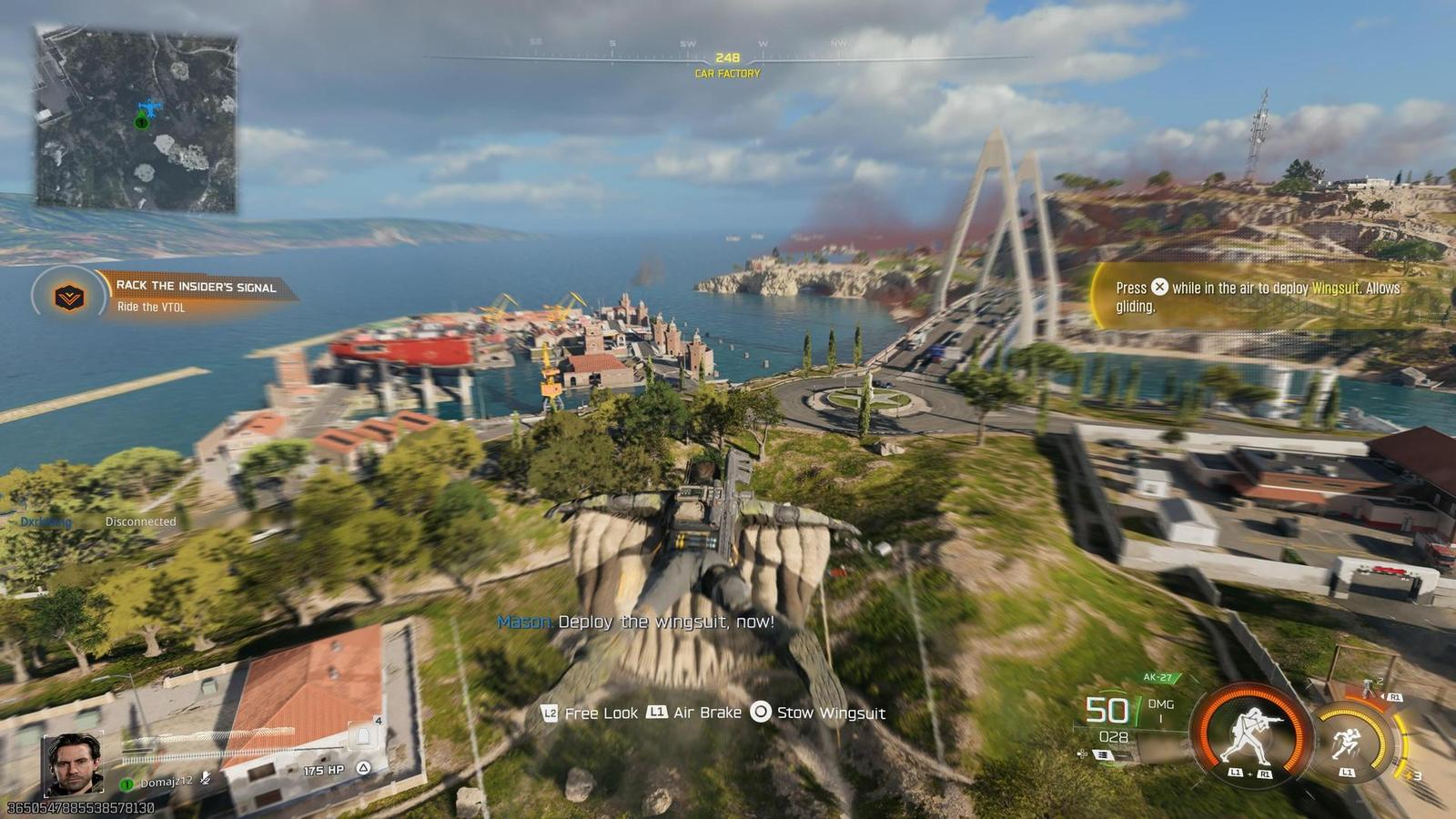
Task: Click the operator portrait
Action: 73,763
